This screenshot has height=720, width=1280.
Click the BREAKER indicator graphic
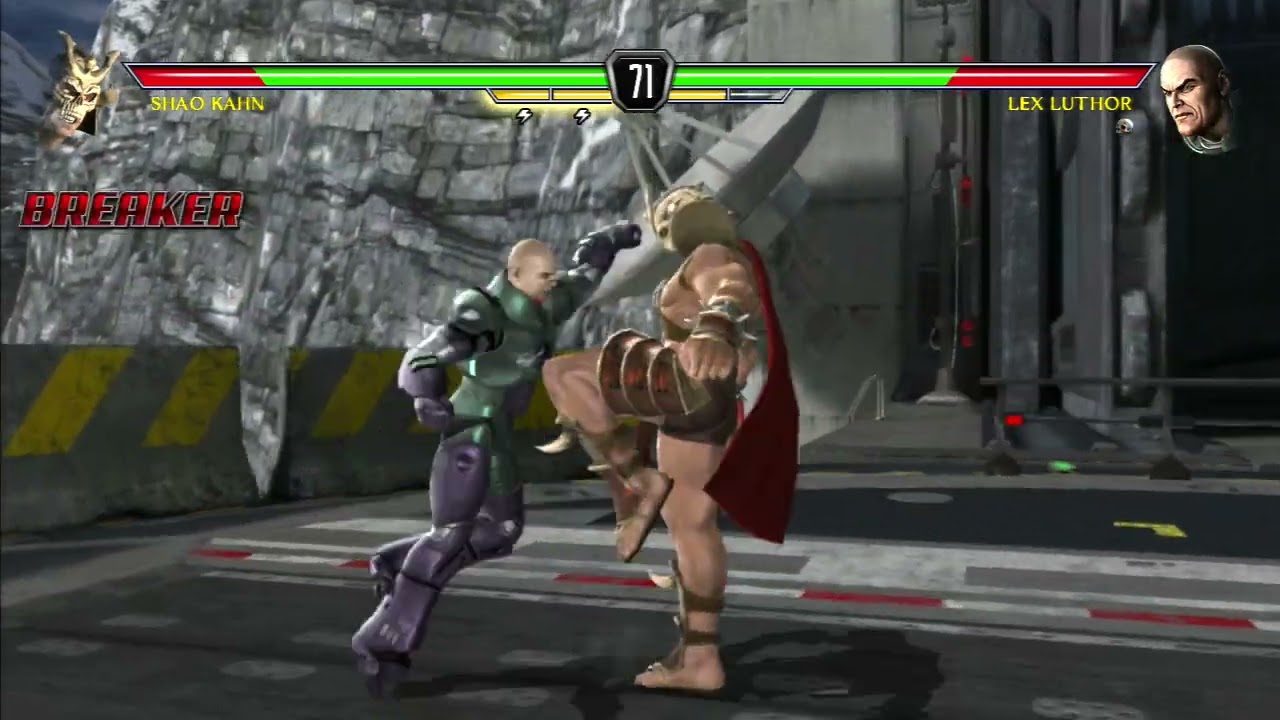point(130,208)
